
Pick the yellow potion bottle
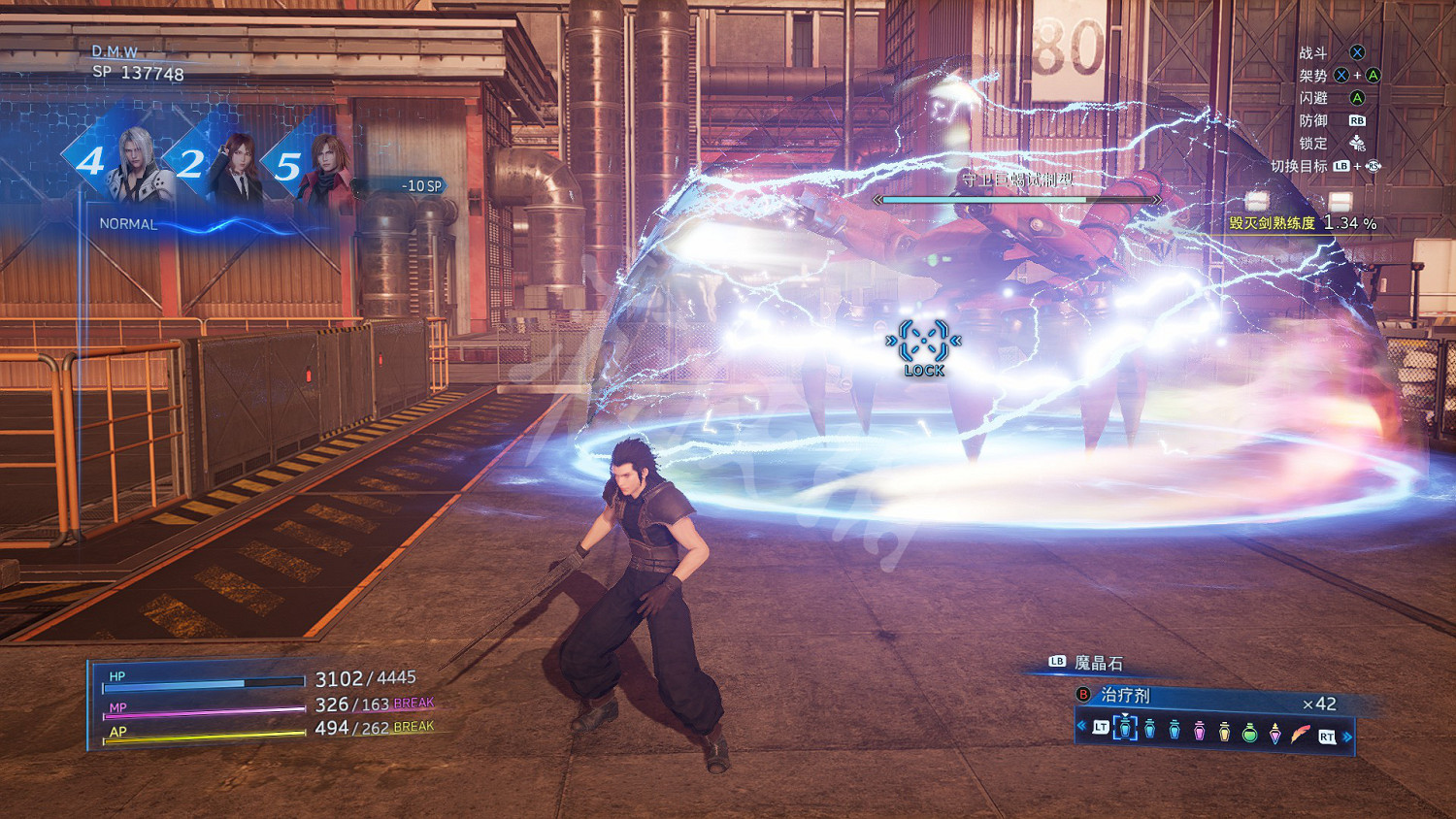(1225, 731)
